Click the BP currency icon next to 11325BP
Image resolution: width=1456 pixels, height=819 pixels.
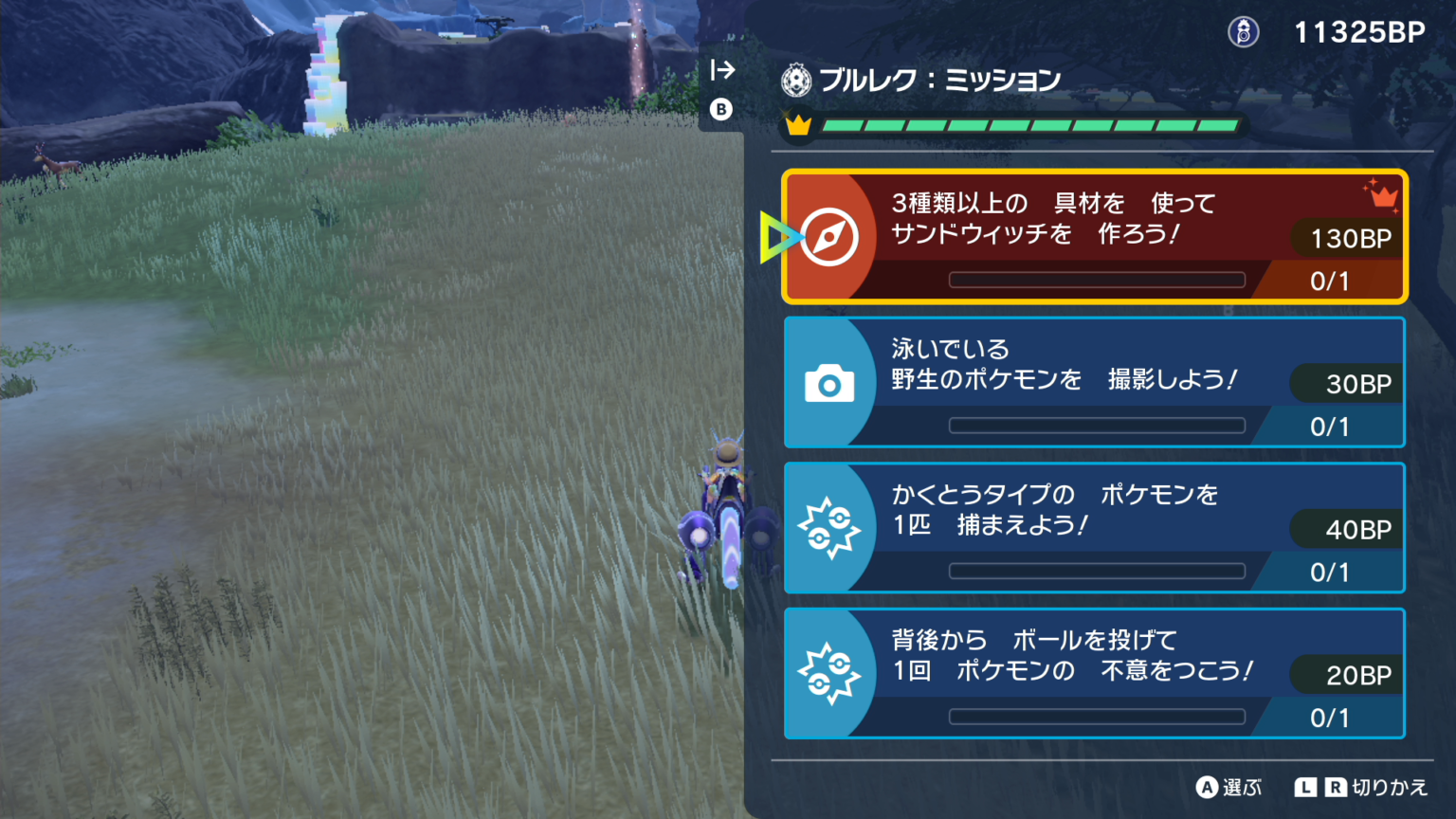pos(1244,31)
